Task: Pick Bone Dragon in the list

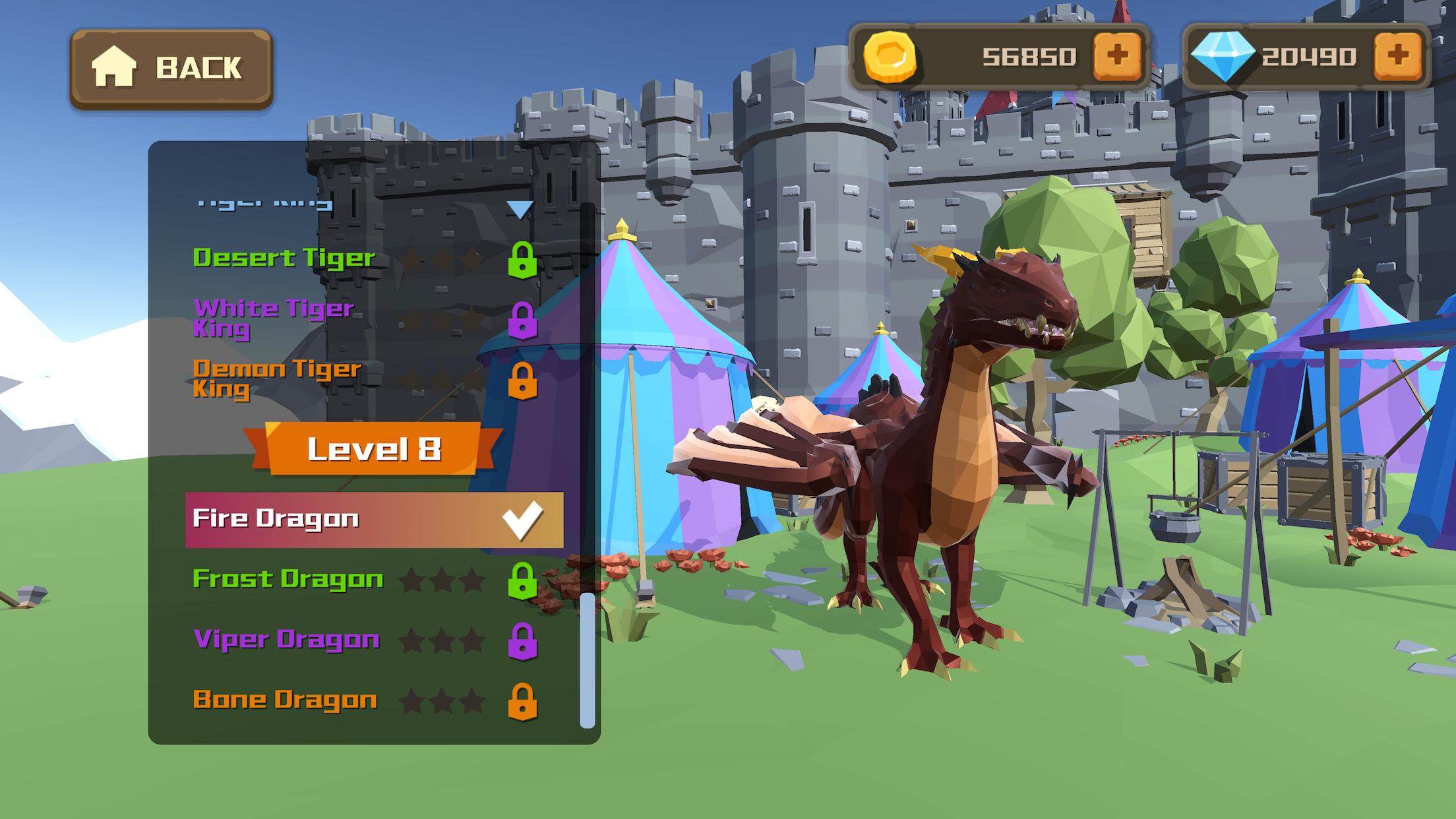Action: 285,700
